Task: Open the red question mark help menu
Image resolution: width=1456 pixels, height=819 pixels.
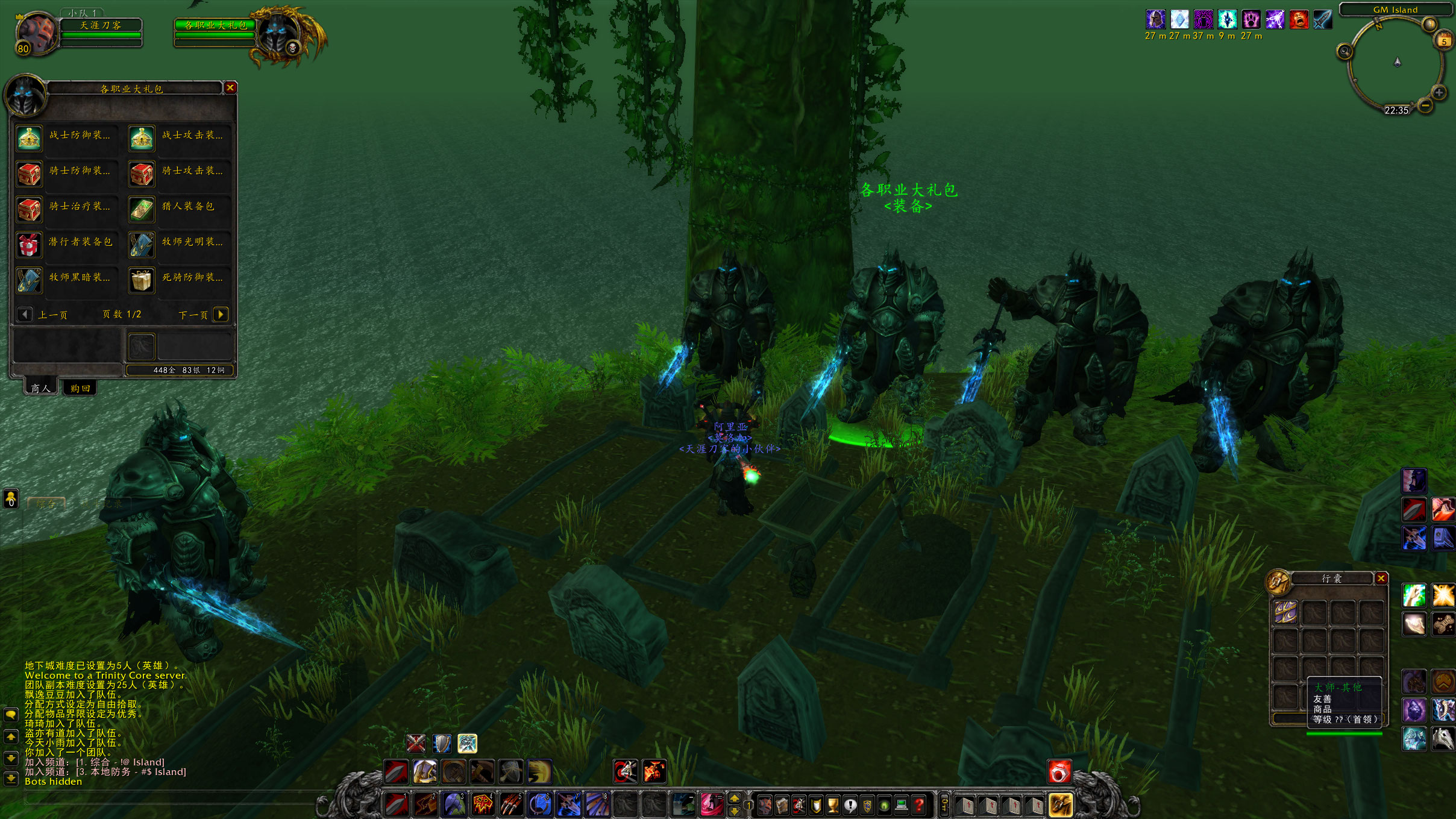Action: pos(918,805)
